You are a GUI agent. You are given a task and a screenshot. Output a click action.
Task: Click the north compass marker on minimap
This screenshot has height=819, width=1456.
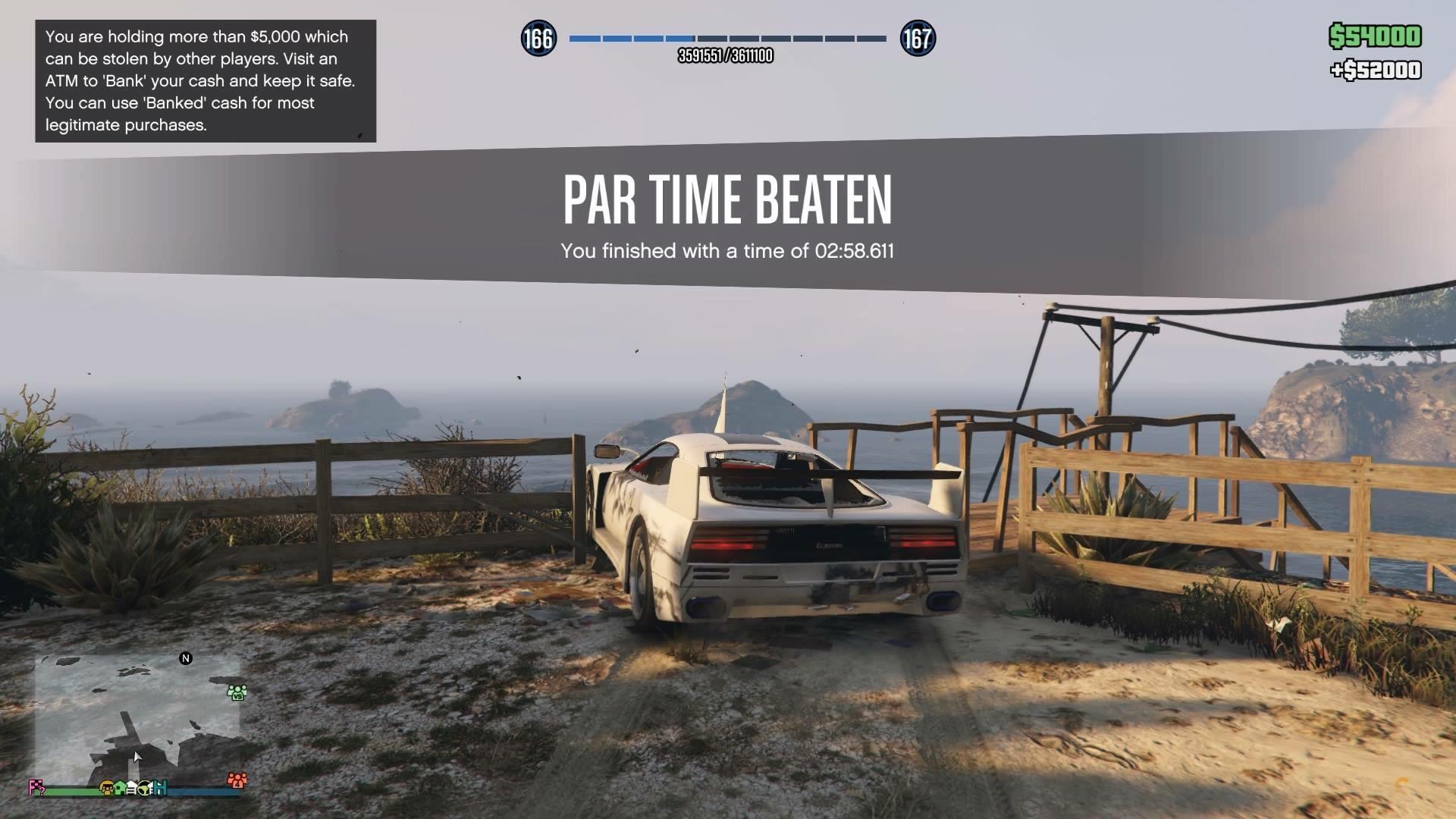click(x=186, y=658)
